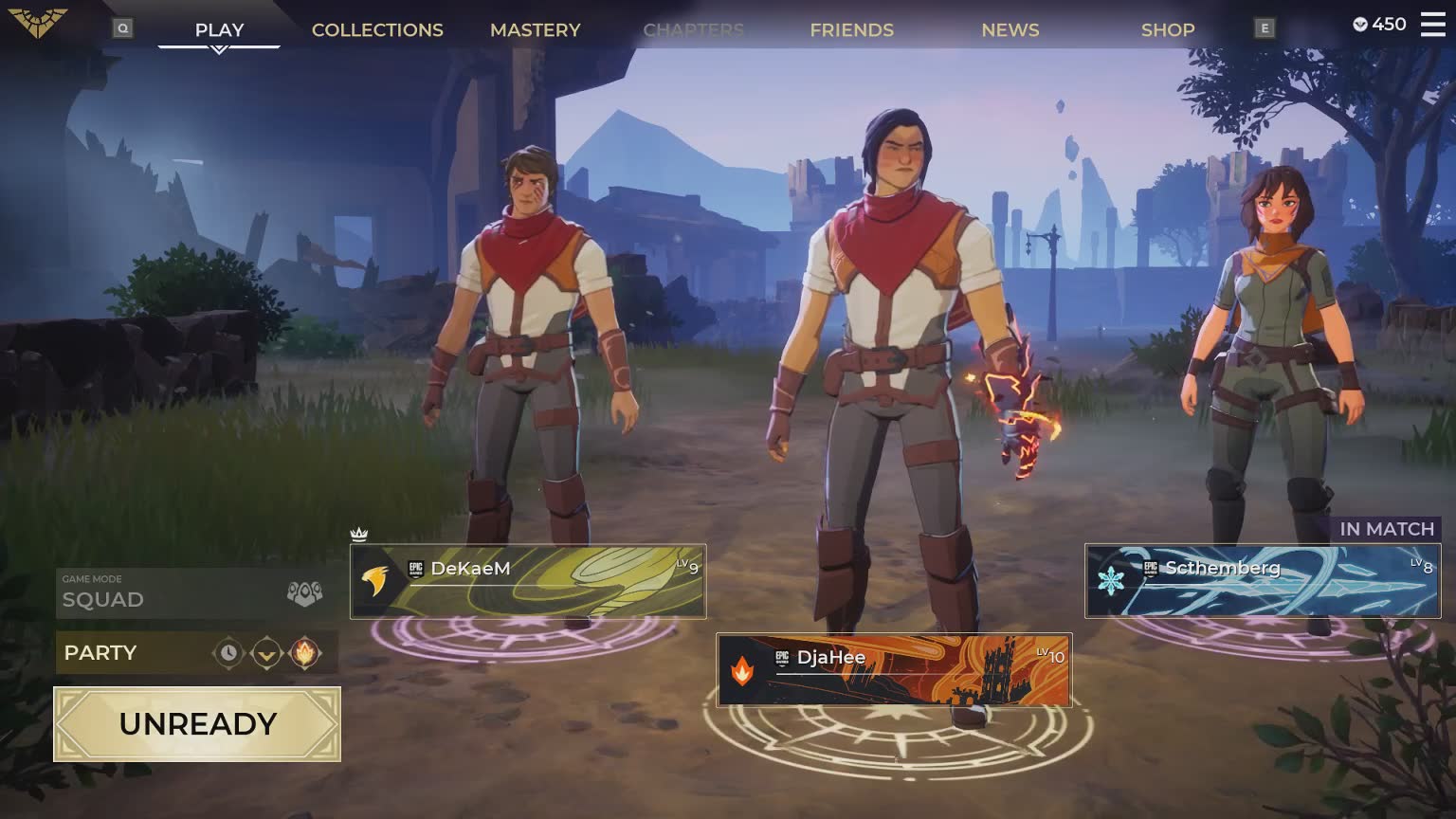Select DeKaeM's player banner

528,581
